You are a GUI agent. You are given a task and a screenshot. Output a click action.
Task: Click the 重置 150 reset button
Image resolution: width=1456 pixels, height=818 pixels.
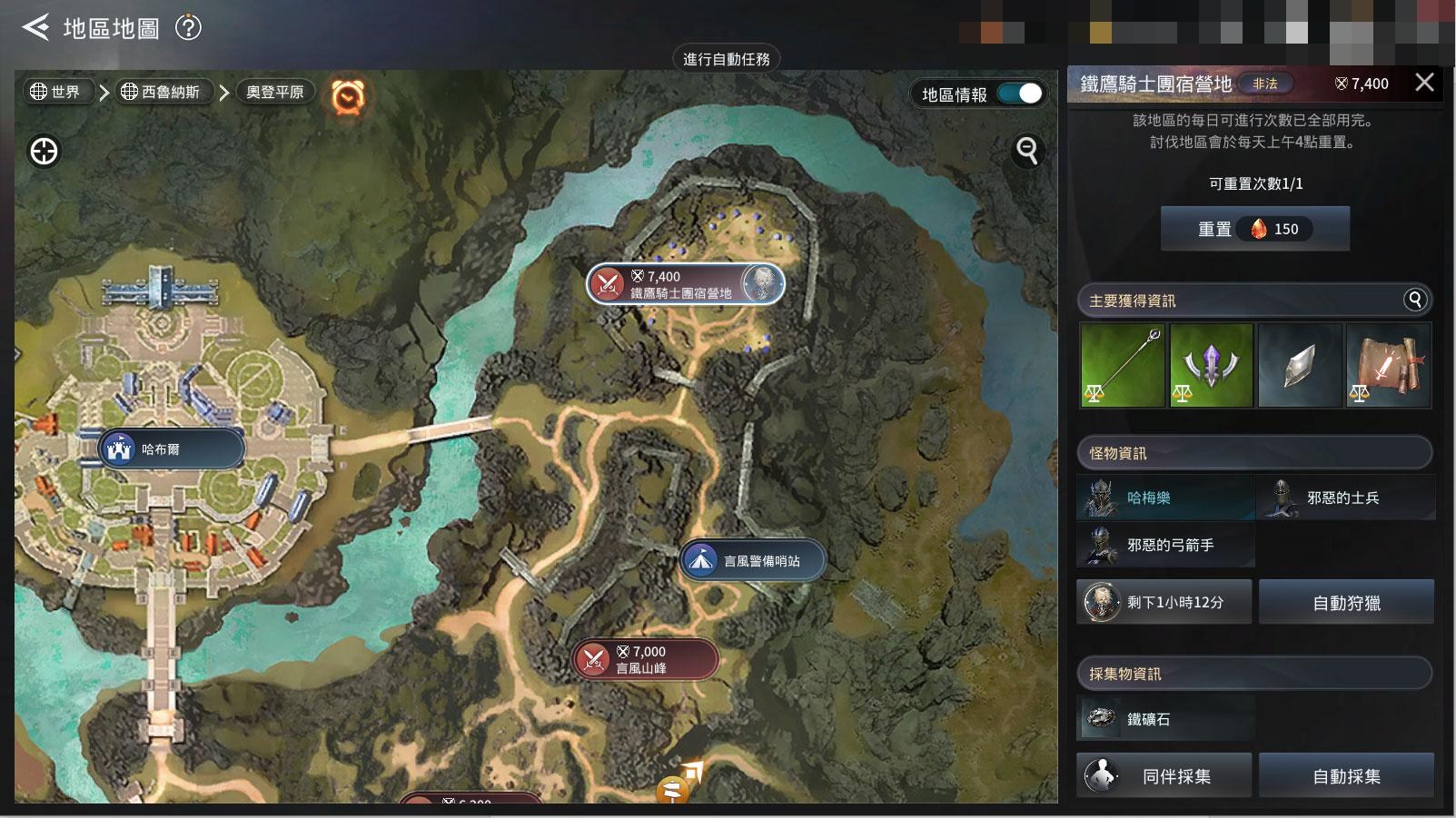click(1254, 229)
